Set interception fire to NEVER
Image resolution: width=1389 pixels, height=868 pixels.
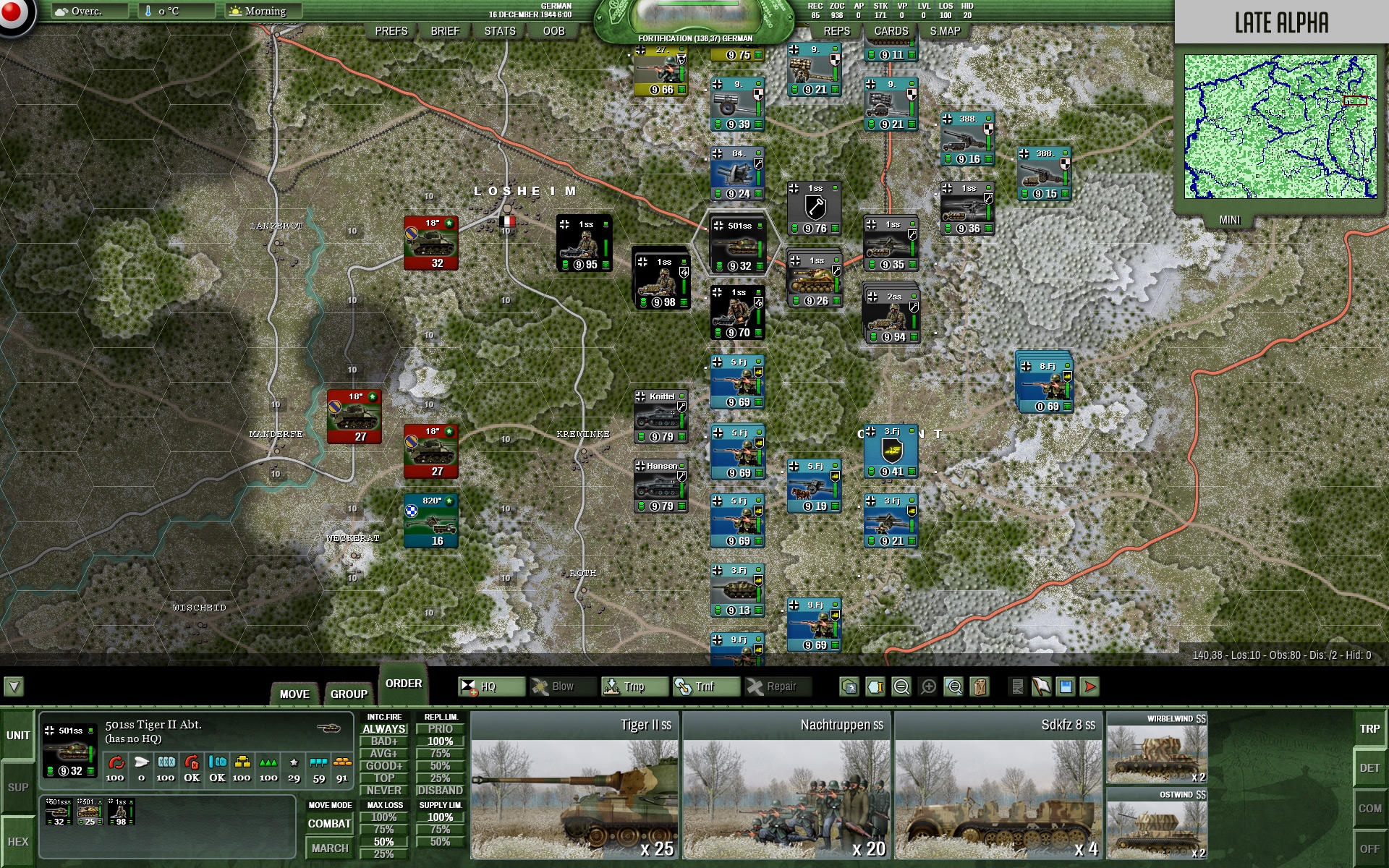(x=386, y=791)
